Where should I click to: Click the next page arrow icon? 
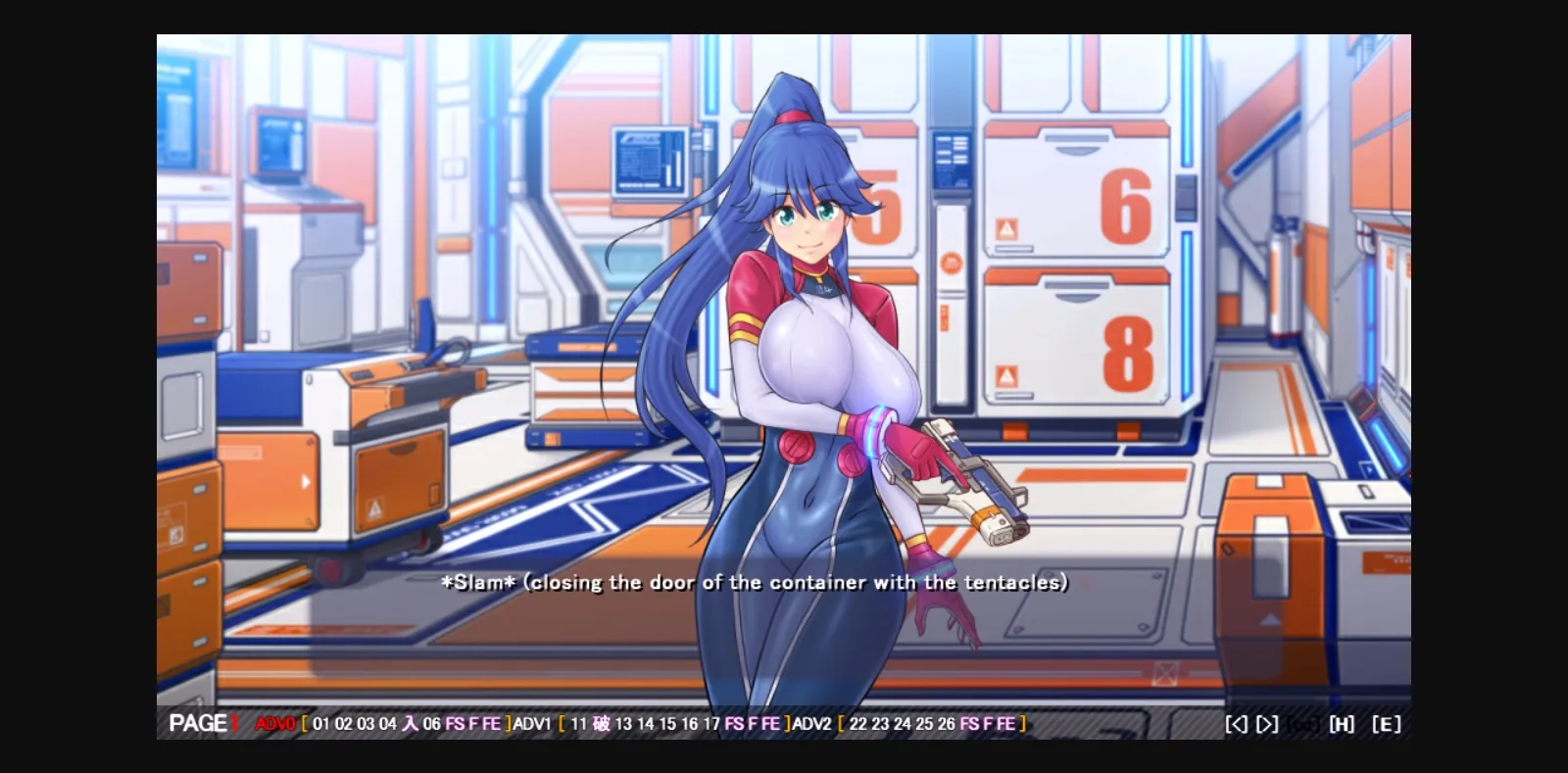click(x=1267, y=723)
